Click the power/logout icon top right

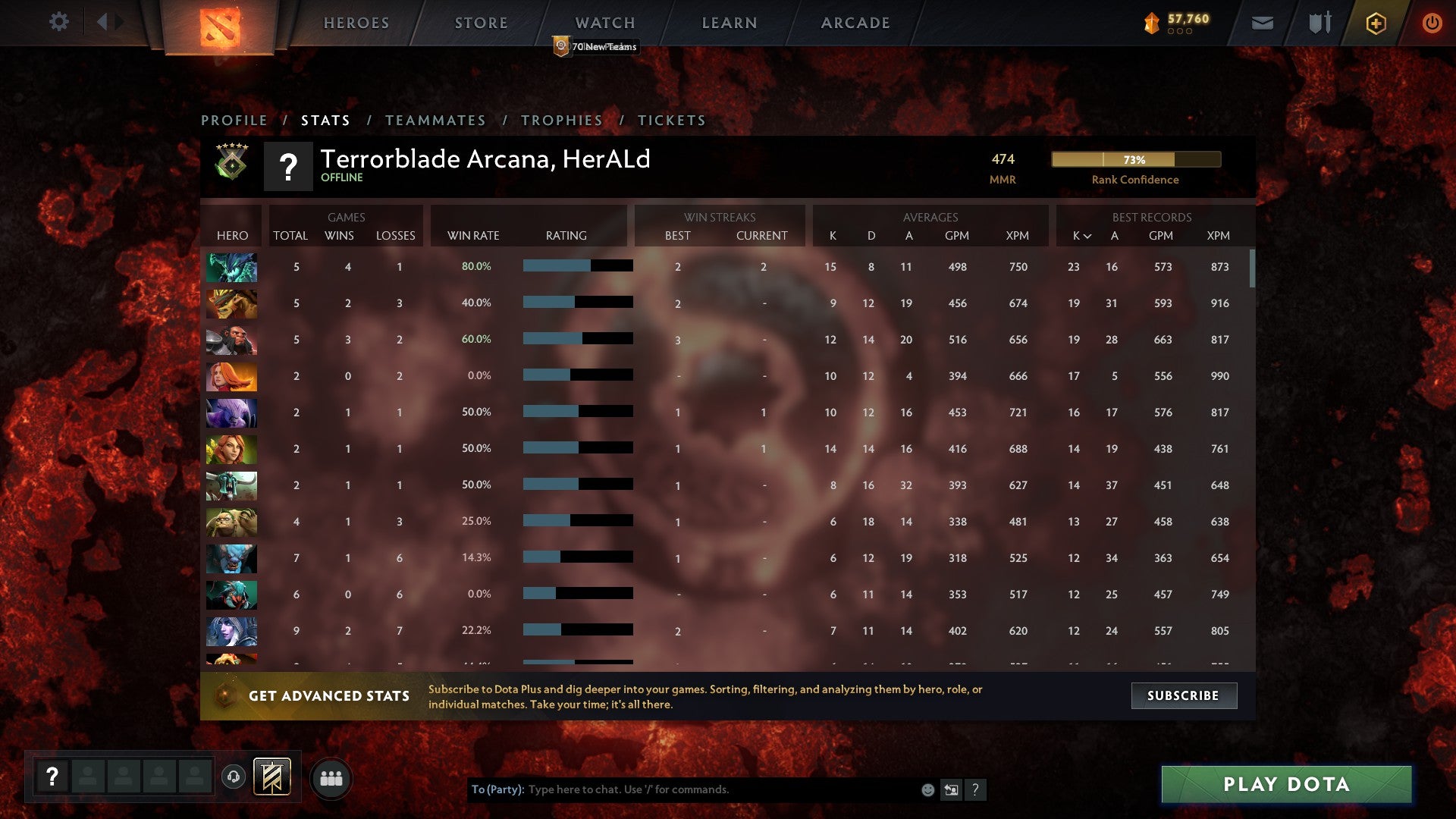pyautogui.click(x=1432, y=23)
